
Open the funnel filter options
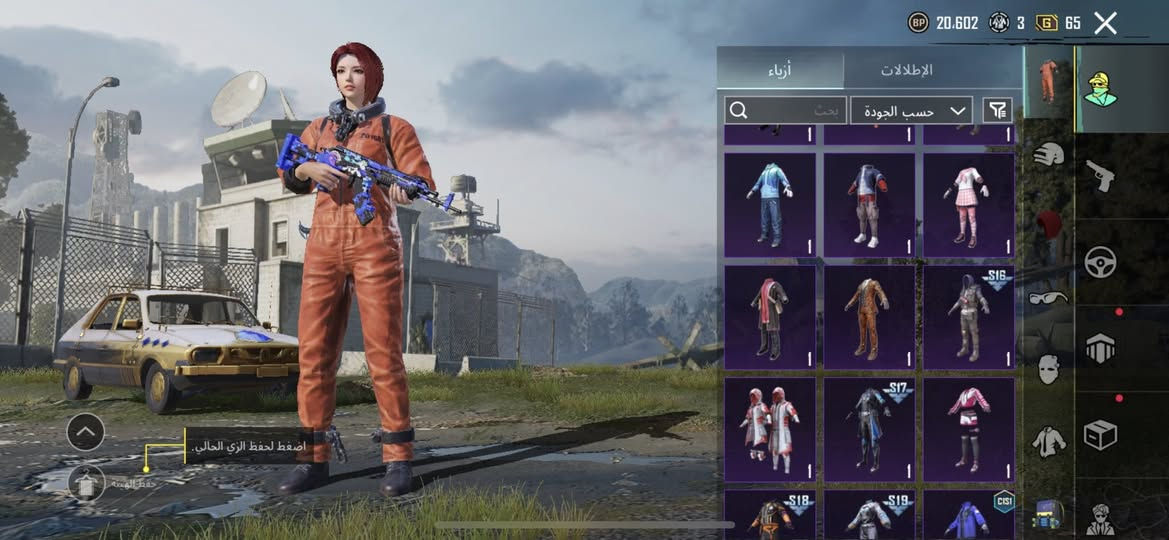tap(997, 110)
